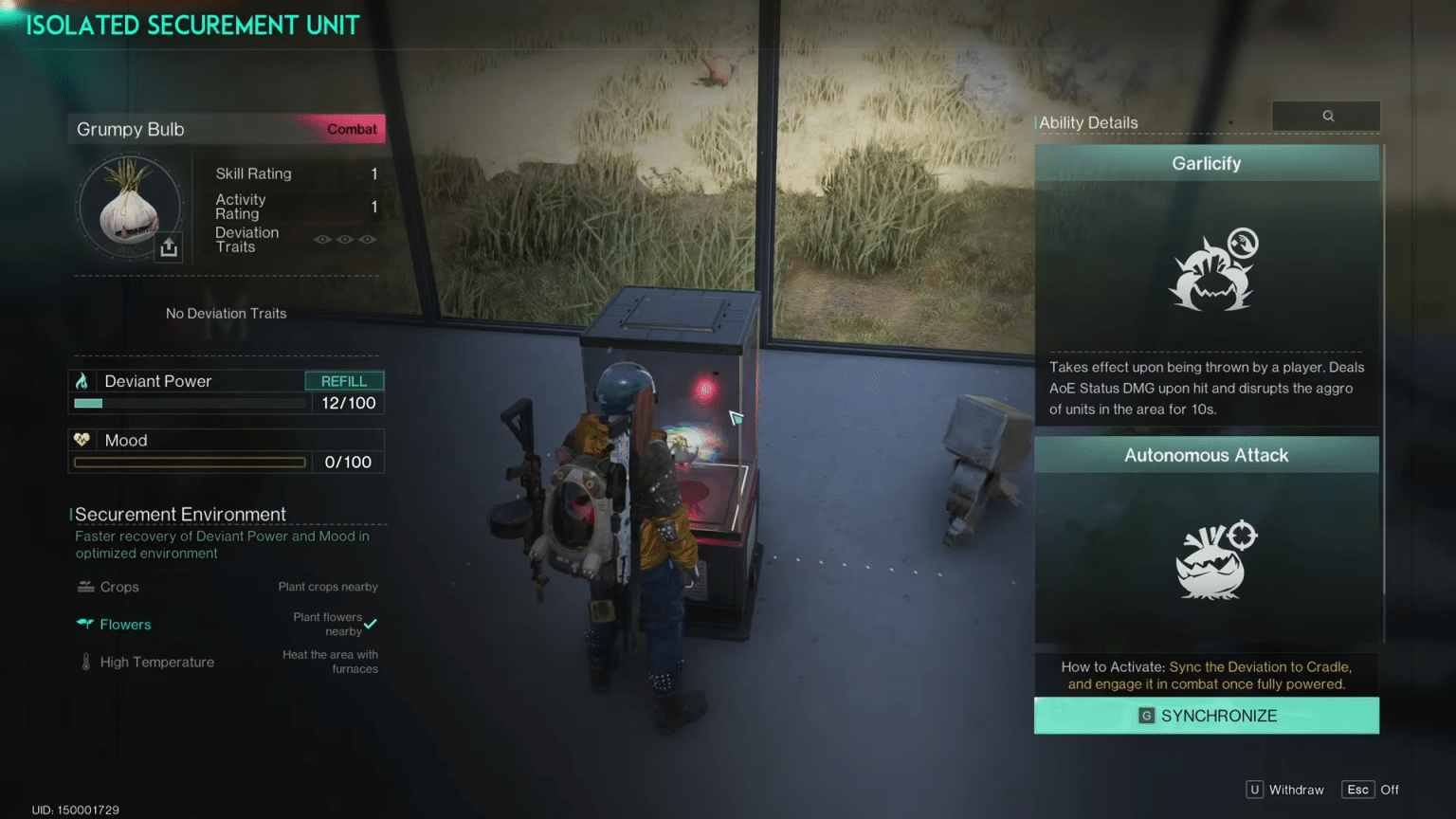Click the share icon on Grumpy Bulb portrait
This screenshot has height=819, width=1456.
click(169, 247)
